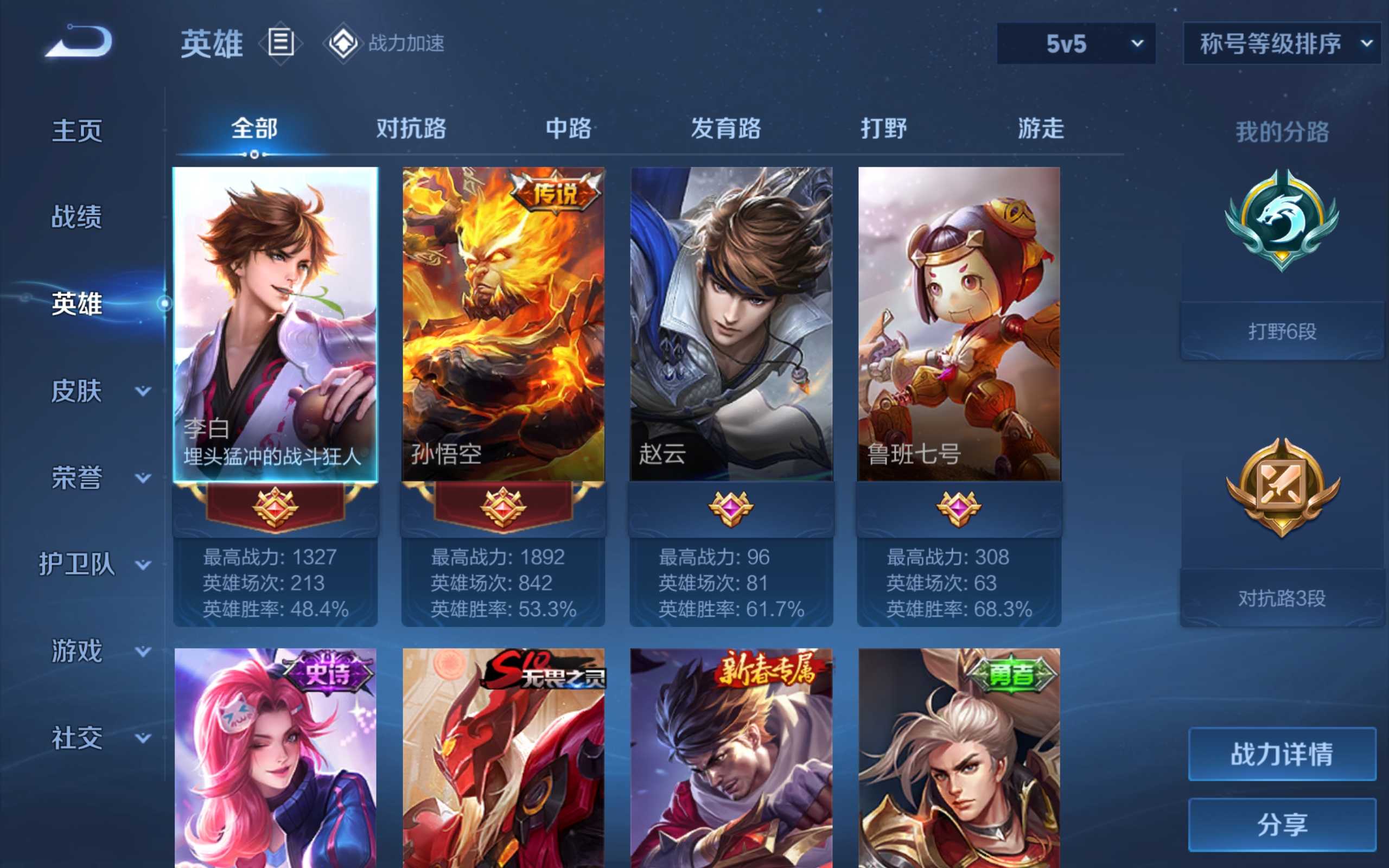Expand the 护卫队 guard menu

[95, 564]
